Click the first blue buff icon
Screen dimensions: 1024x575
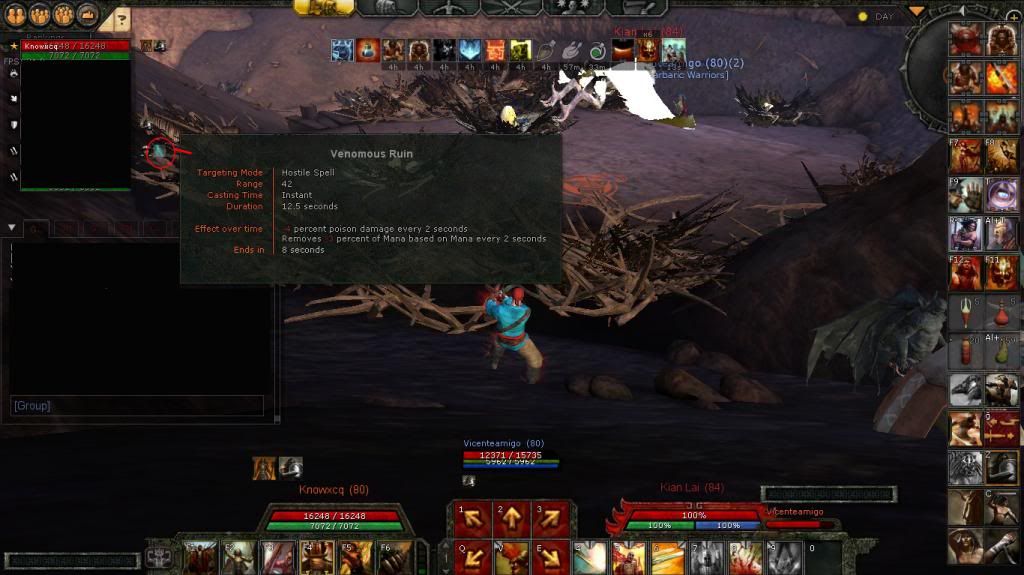click(343, 50)
